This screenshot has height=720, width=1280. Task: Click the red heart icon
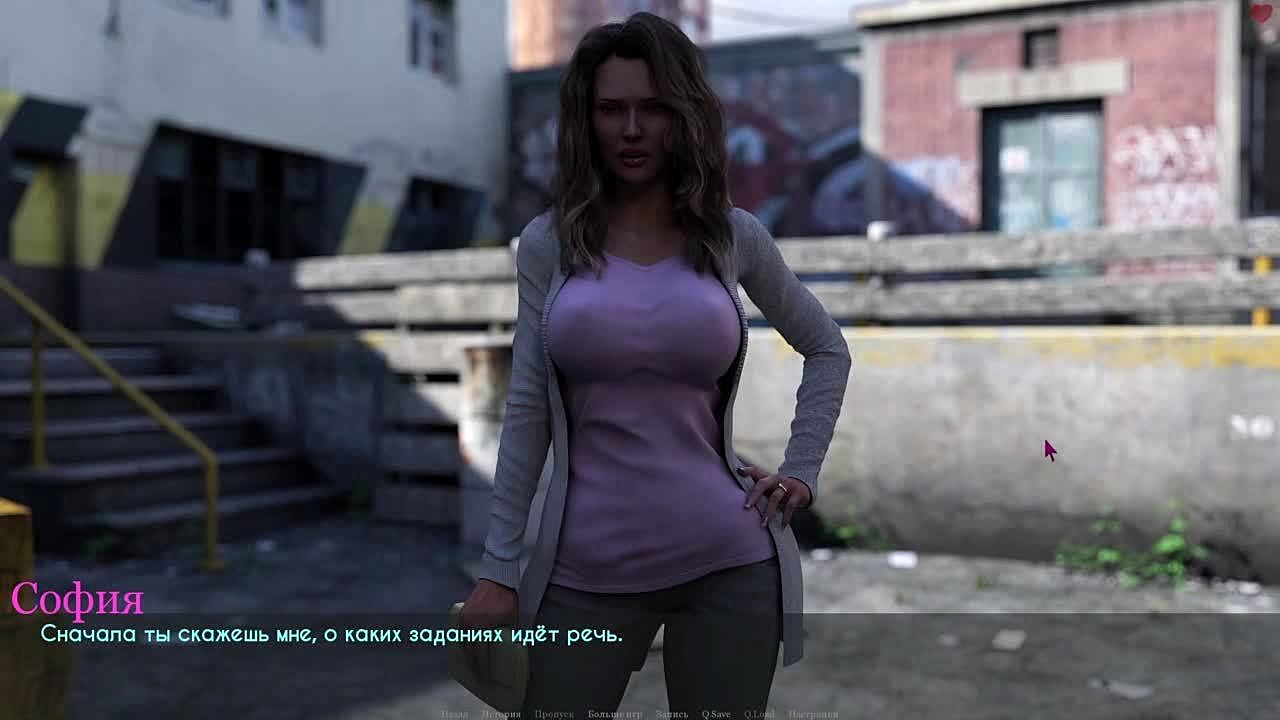(1261, 13)
